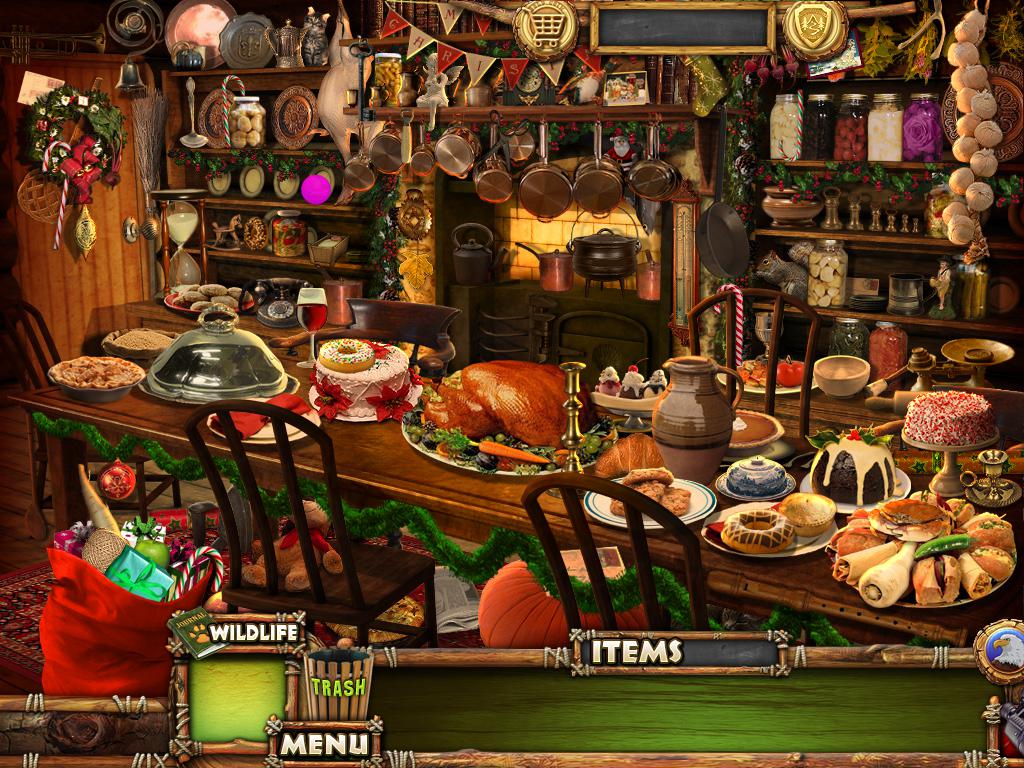Click the gold park shield badge
This screenshot has width=1024, height=768.
(x=815, y=27)
